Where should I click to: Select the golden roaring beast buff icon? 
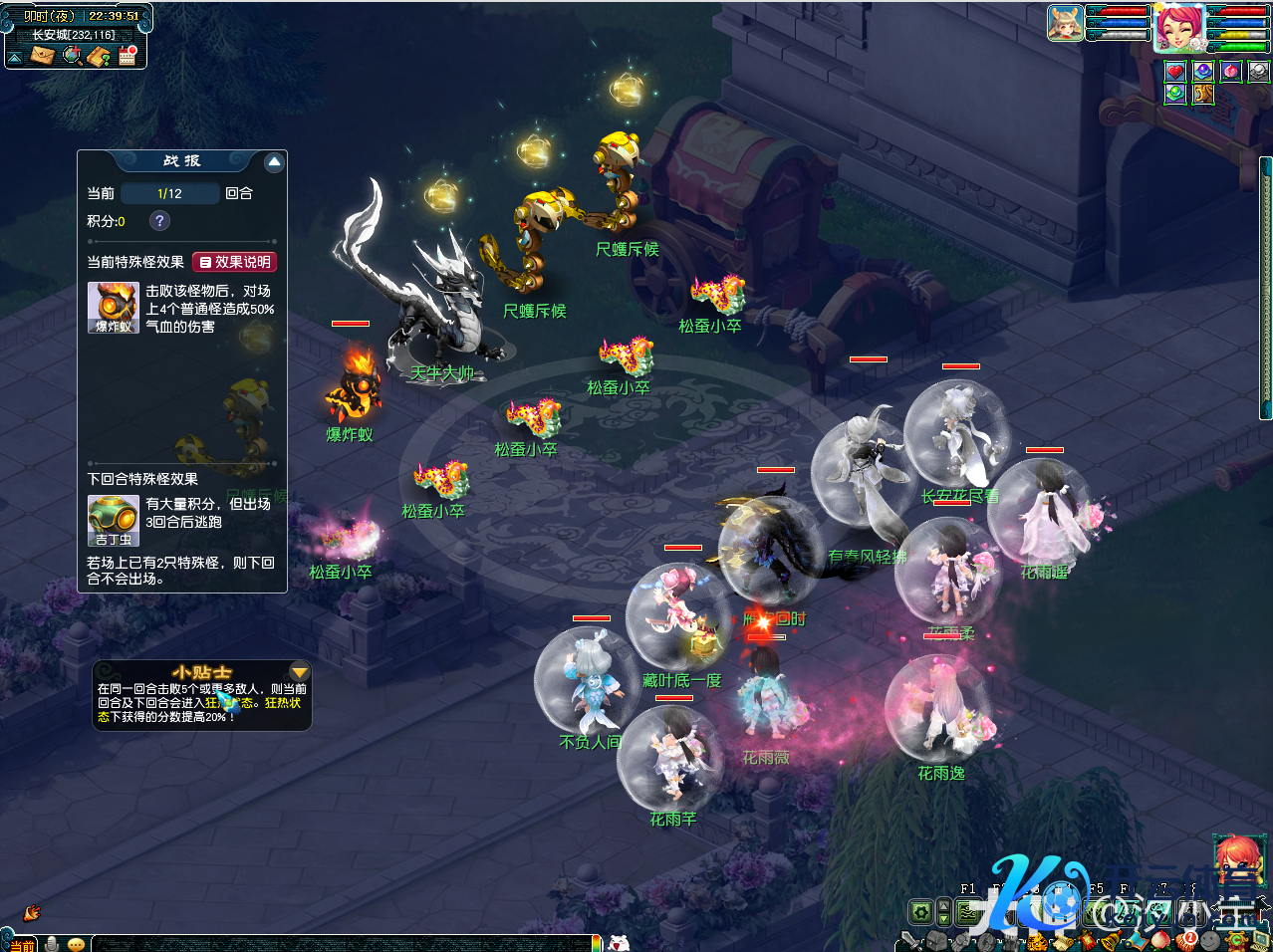tap(1203, 94)
